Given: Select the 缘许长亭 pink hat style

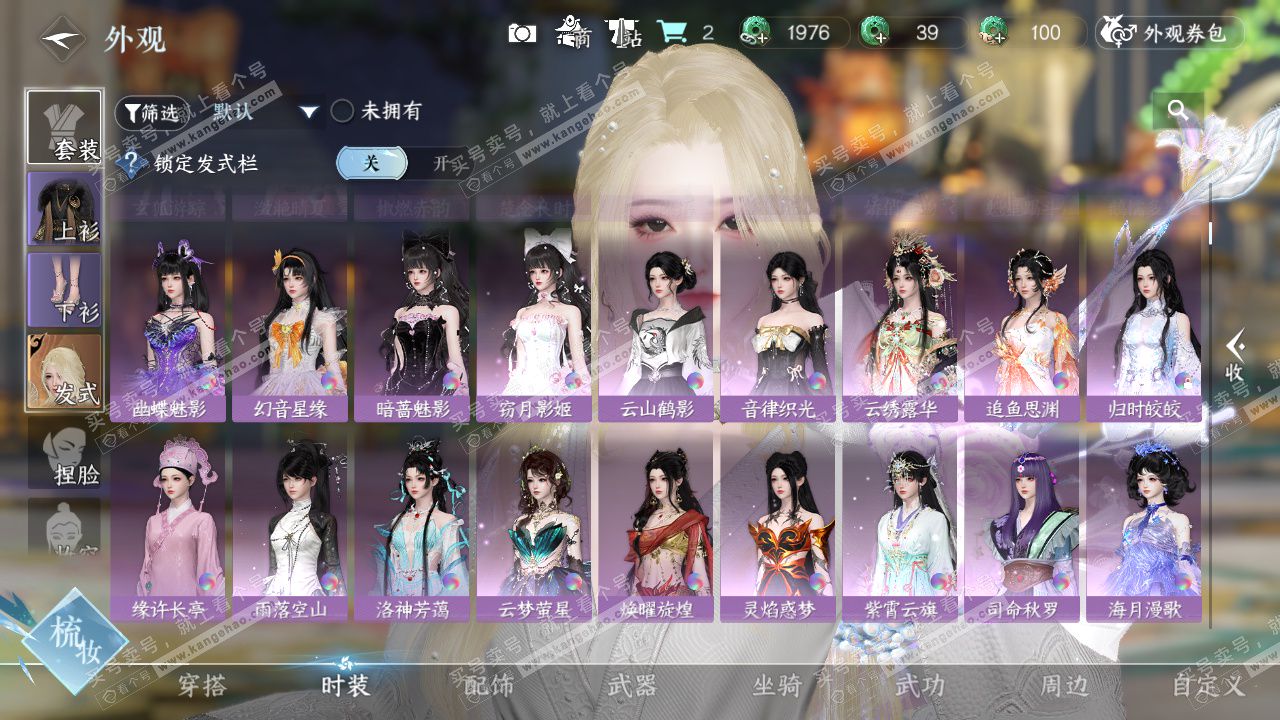Looking at the screenshot, I should pyautogui.click(x=167, y=527).
